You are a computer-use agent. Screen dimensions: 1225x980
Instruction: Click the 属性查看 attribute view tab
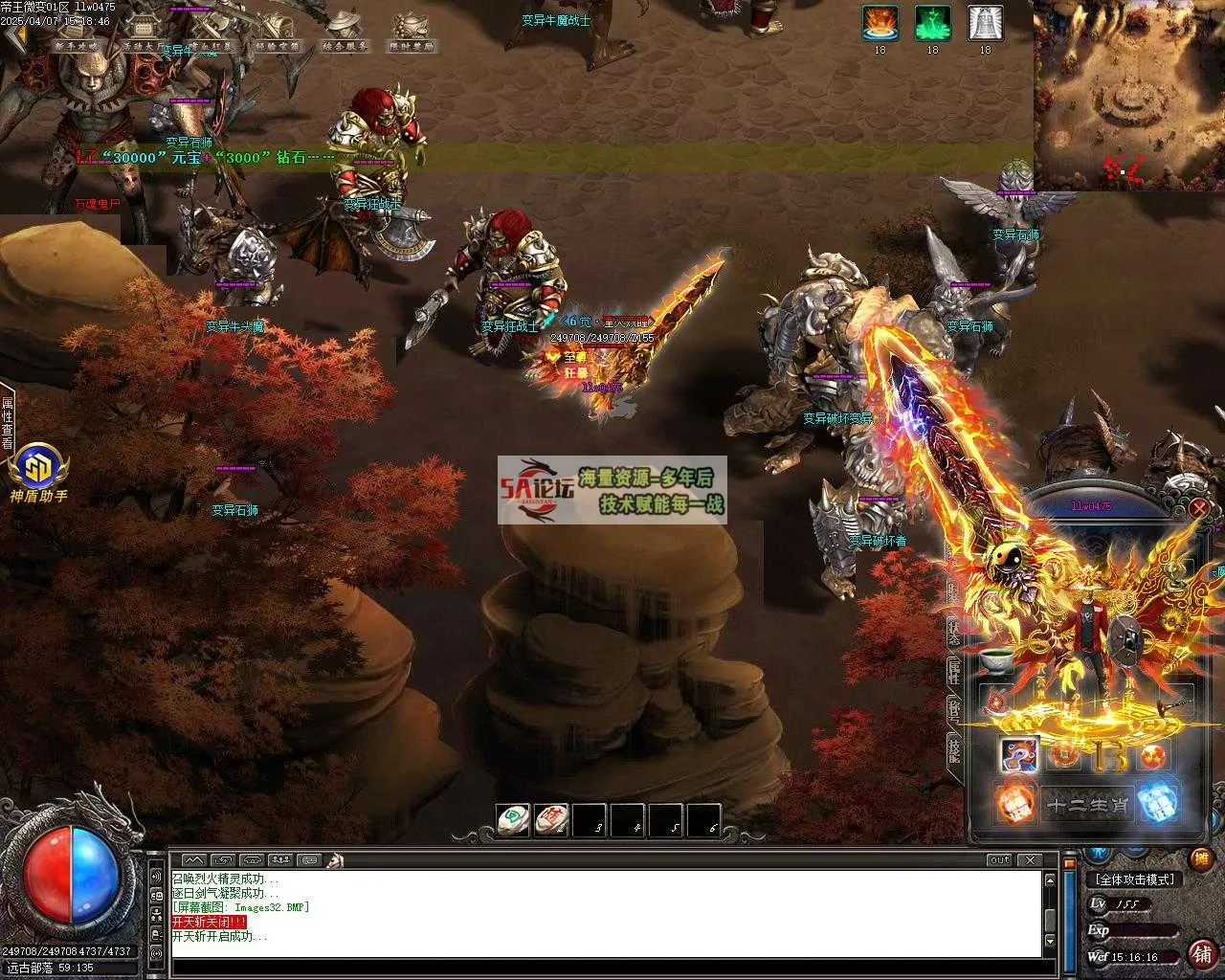click(x=7, y=423)
